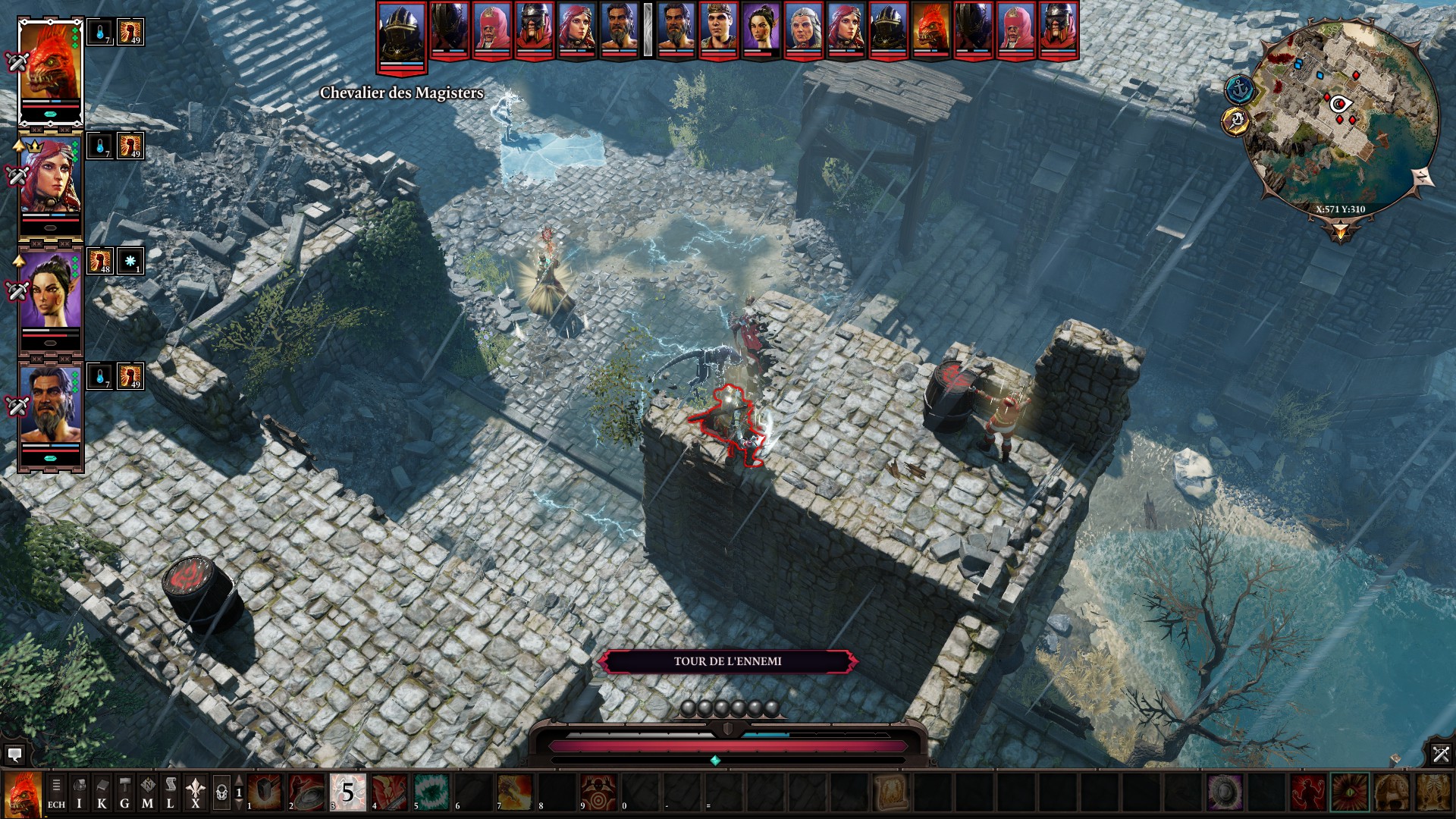
Task: Activate the hammer skill in slot 1
Action: 265,792
